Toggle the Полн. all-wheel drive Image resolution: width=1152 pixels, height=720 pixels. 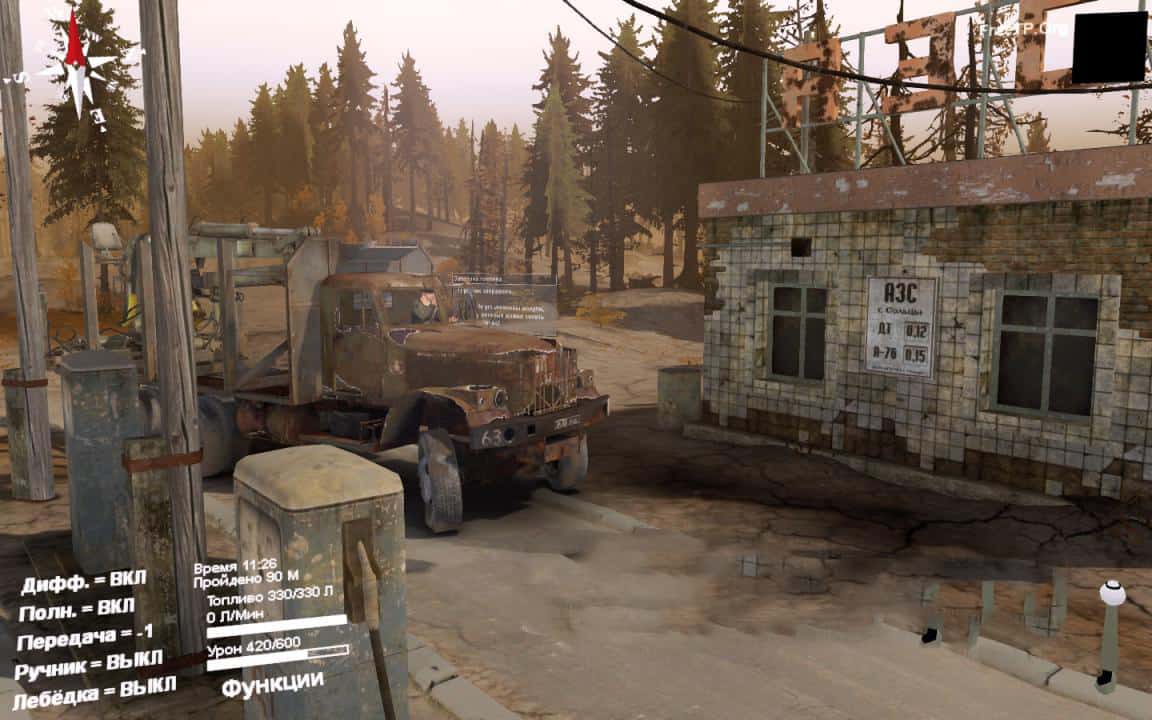point(76,608)
